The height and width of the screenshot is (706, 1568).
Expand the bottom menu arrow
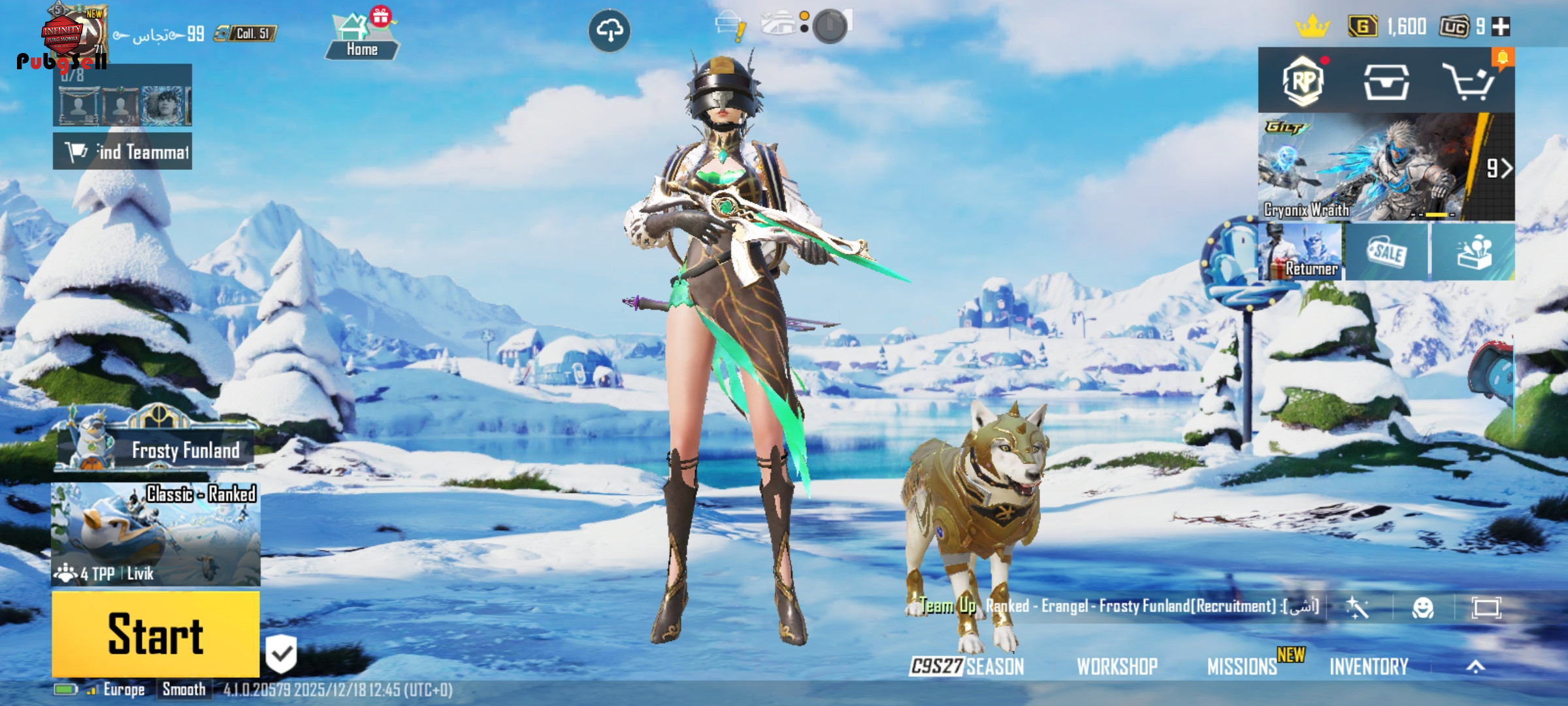pyautogui.click(x=1476, y=666)
